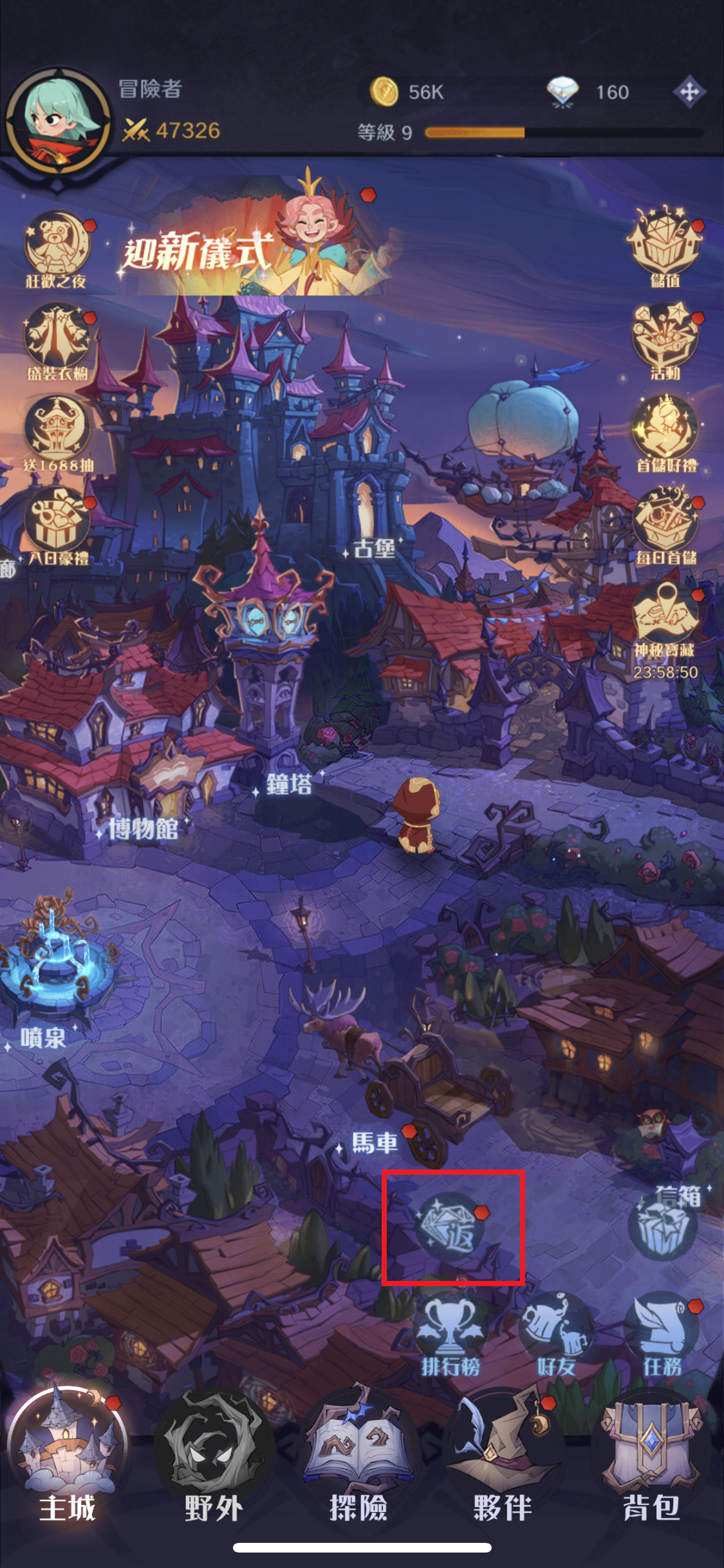Open the 盛裝衣櫥 wardrobe icon

(x=57, y=341)
